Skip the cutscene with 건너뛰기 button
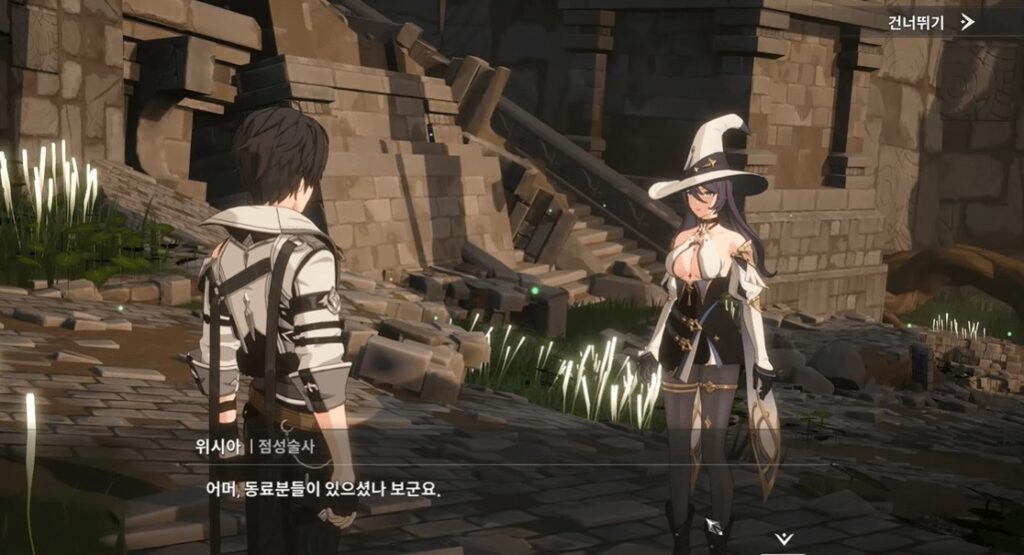 coord(930,22)
